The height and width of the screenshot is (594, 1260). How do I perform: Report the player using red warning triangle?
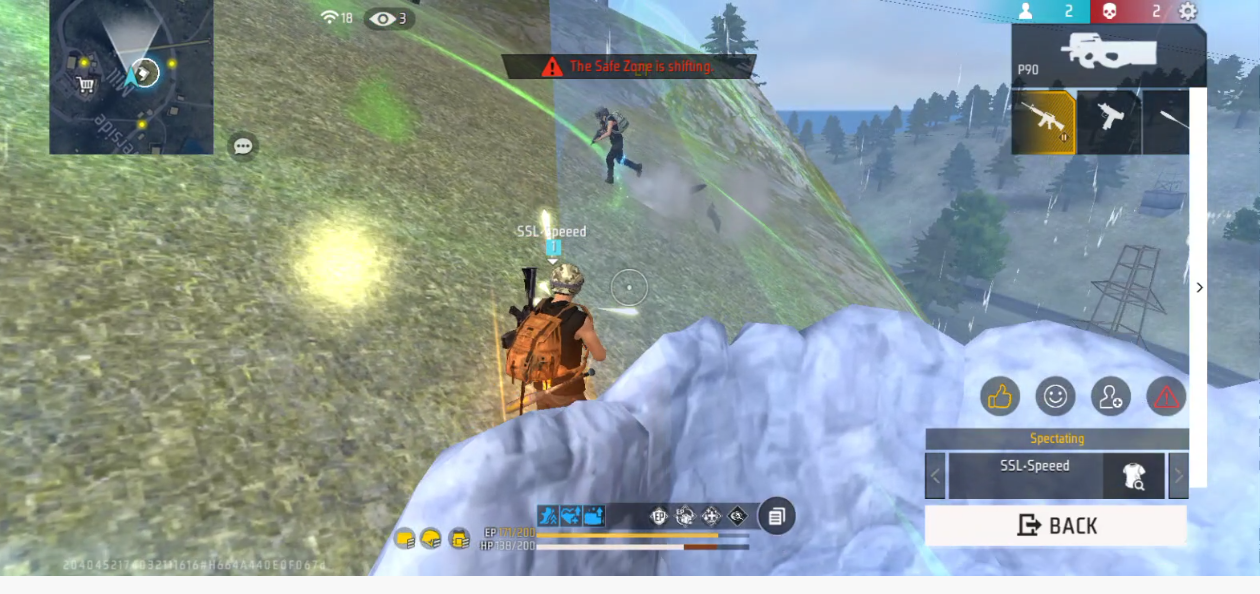(1166, 397)
